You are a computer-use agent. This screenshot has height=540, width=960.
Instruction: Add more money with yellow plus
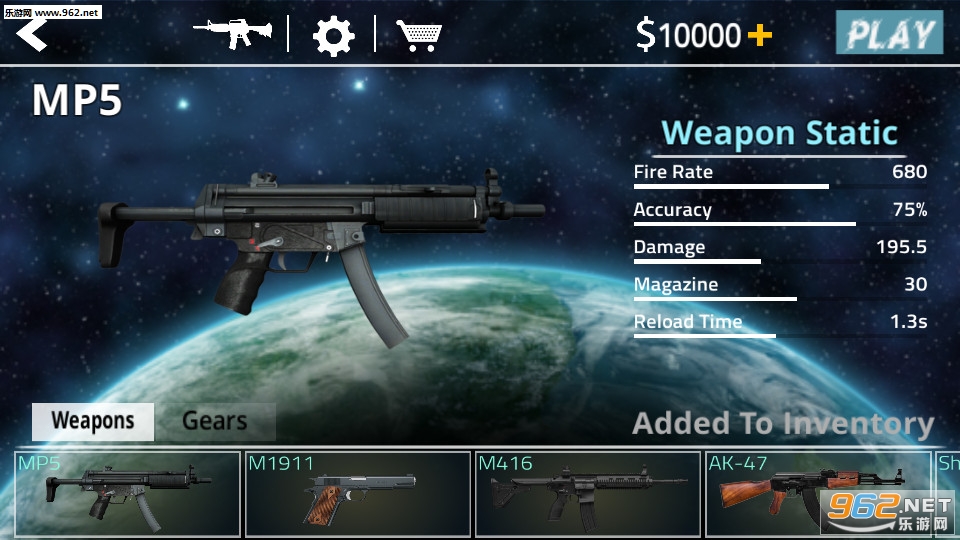click(x=760, y=36)
